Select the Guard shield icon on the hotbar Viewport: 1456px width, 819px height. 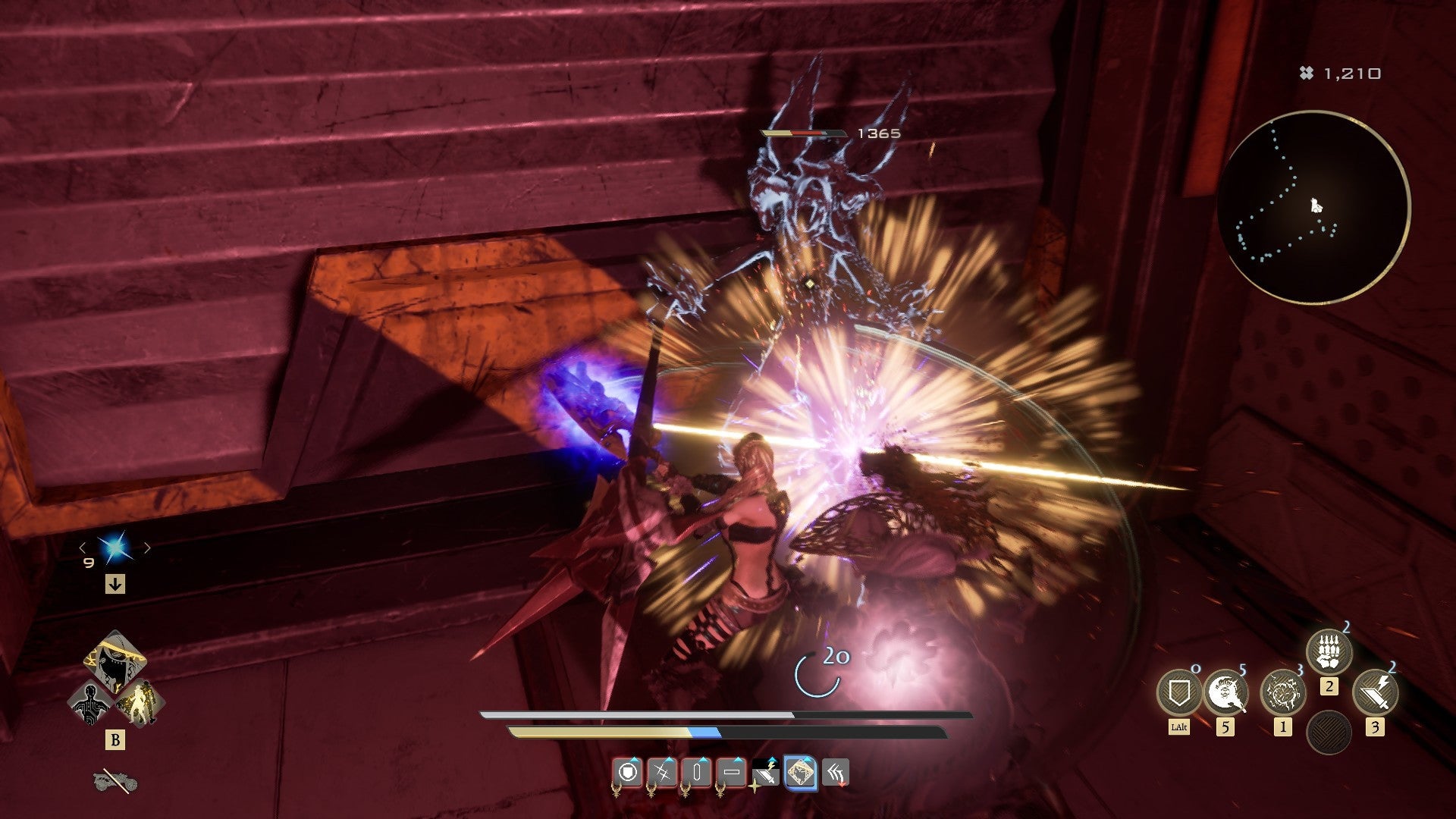click(x=628, y=772)
